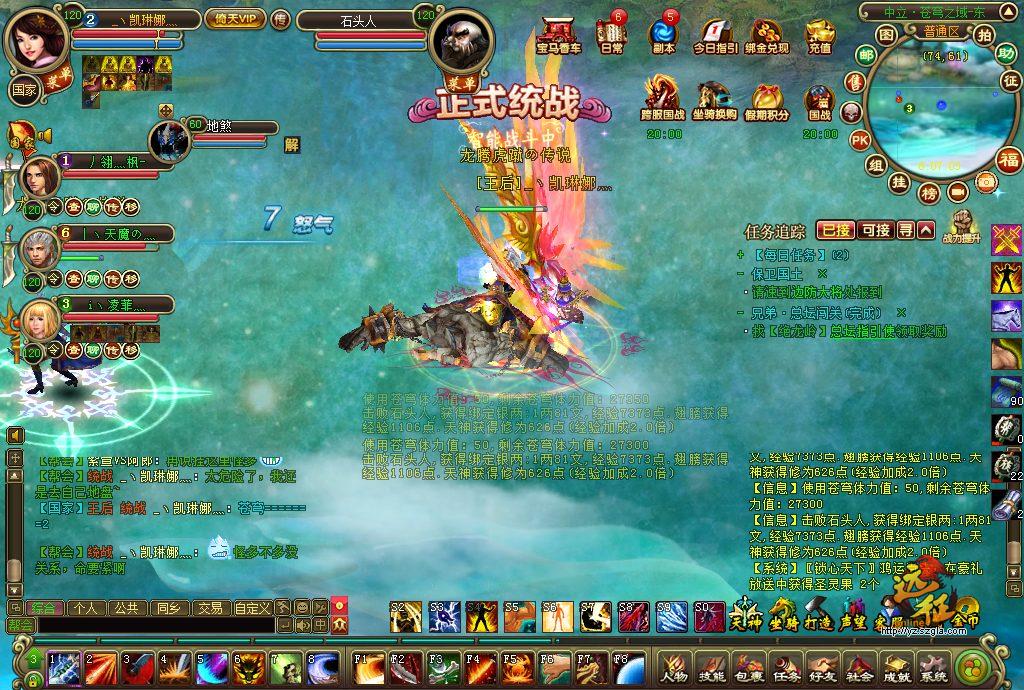
Task: Open the 副本 dungeon menu
Action: [x=663, y=35]
